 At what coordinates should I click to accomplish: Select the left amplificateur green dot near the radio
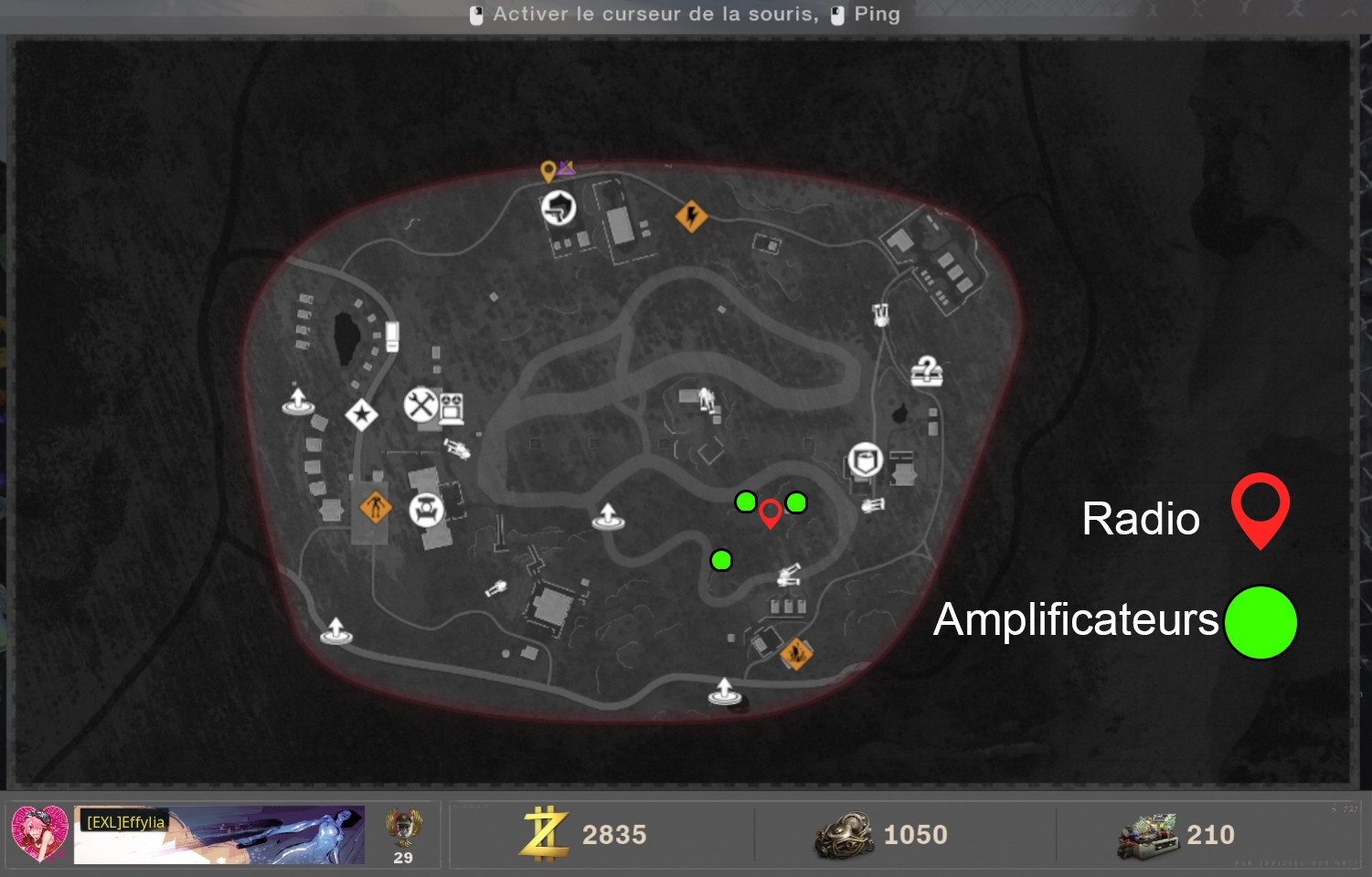coord(746,501)
